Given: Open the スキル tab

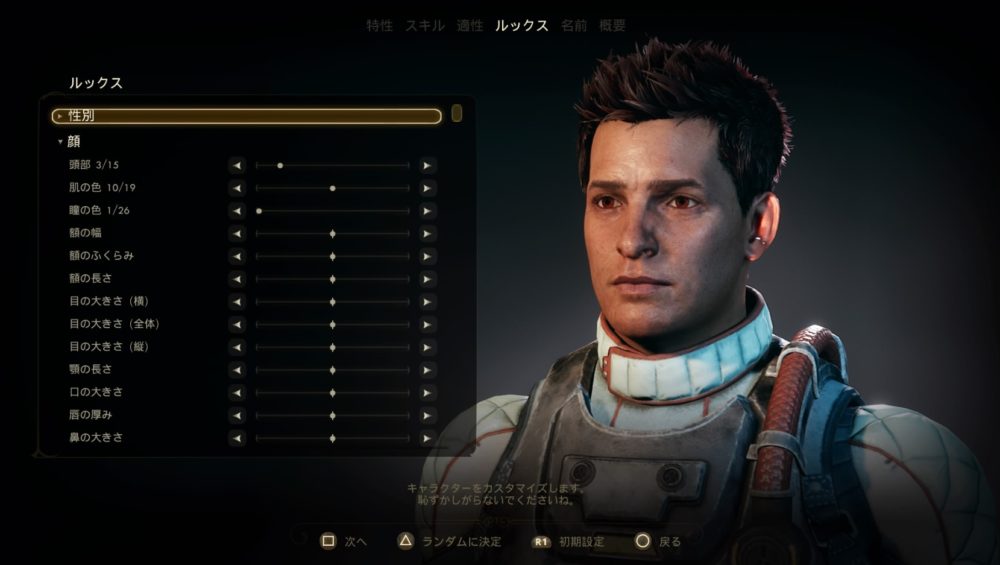Looking at the screenshot, I should pos(424,26).
